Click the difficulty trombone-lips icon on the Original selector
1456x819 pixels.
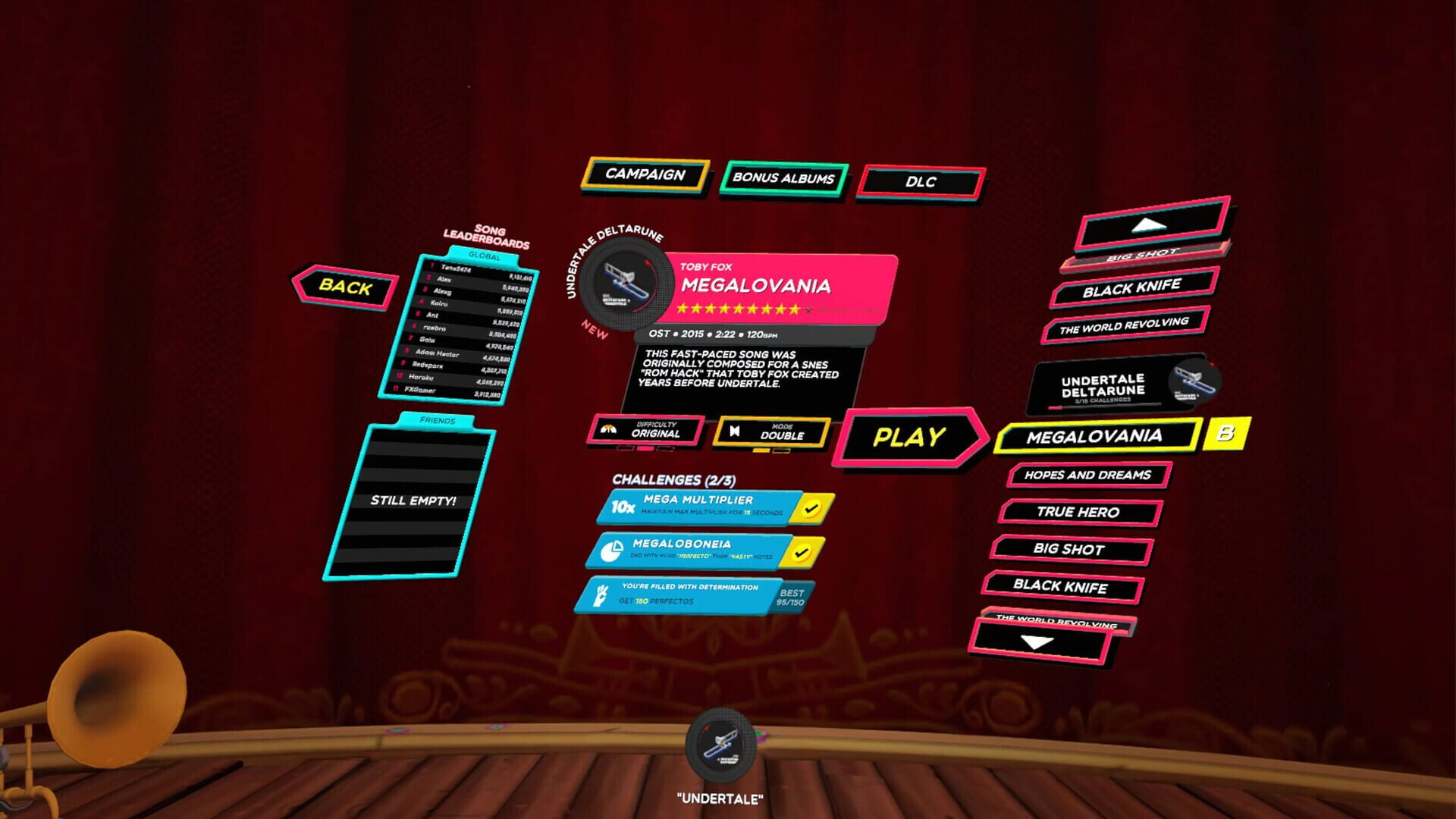tap(607, 429)
